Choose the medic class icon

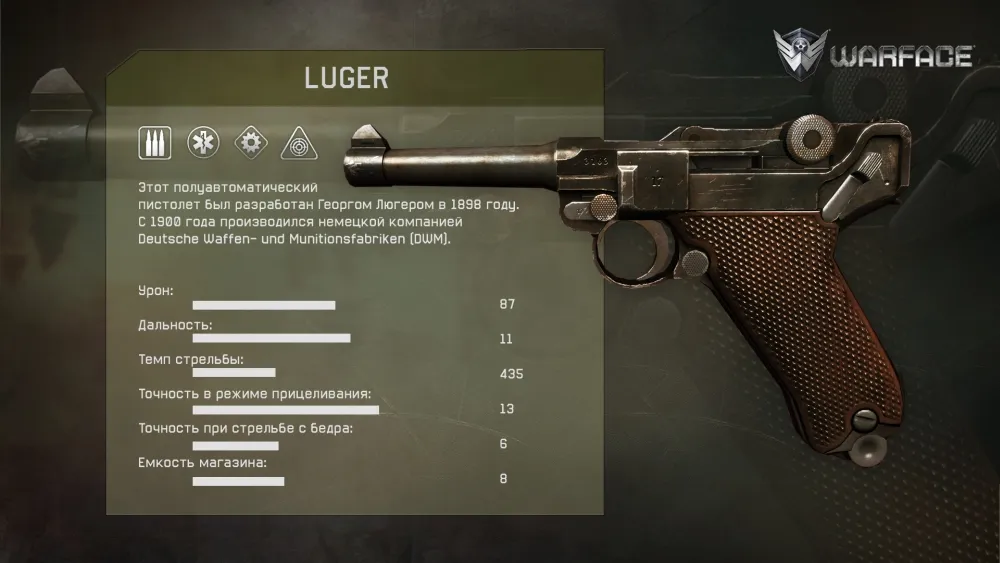[202, 143]
